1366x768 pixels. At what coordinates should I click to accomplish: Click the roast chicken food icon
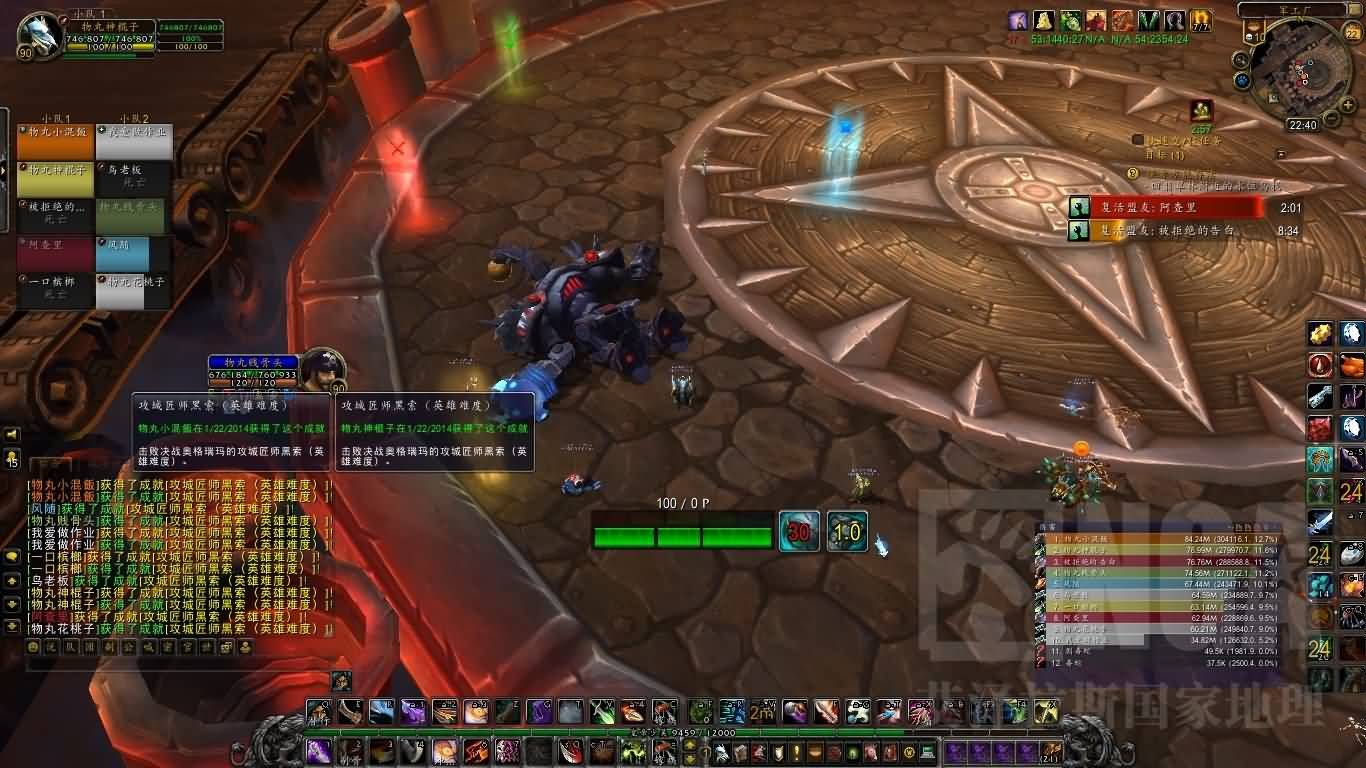pyautogui.click(x=1351, y=365)
